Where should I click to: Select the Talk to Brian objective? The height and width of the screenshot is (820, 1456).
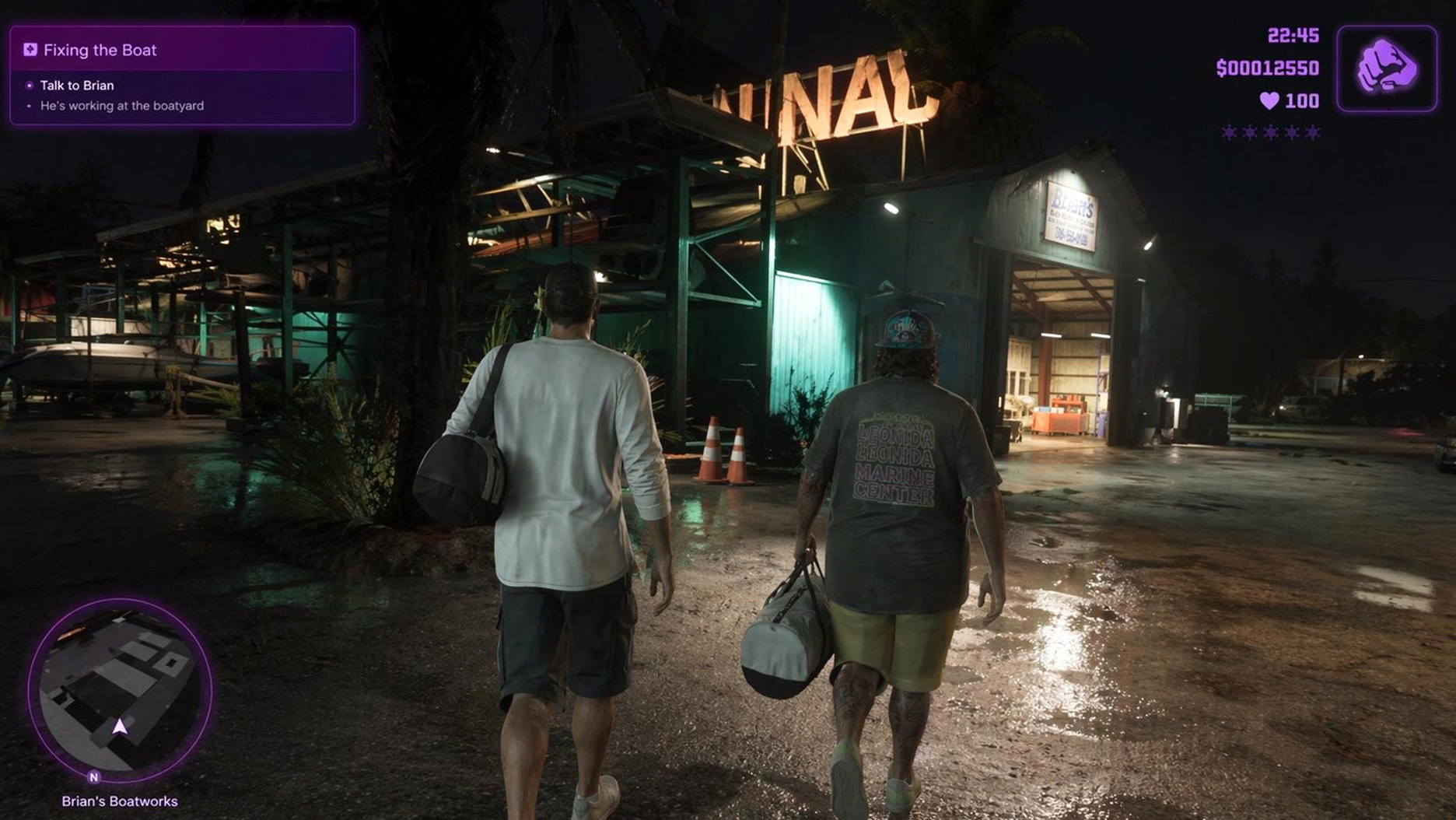[x=76, y=86]
